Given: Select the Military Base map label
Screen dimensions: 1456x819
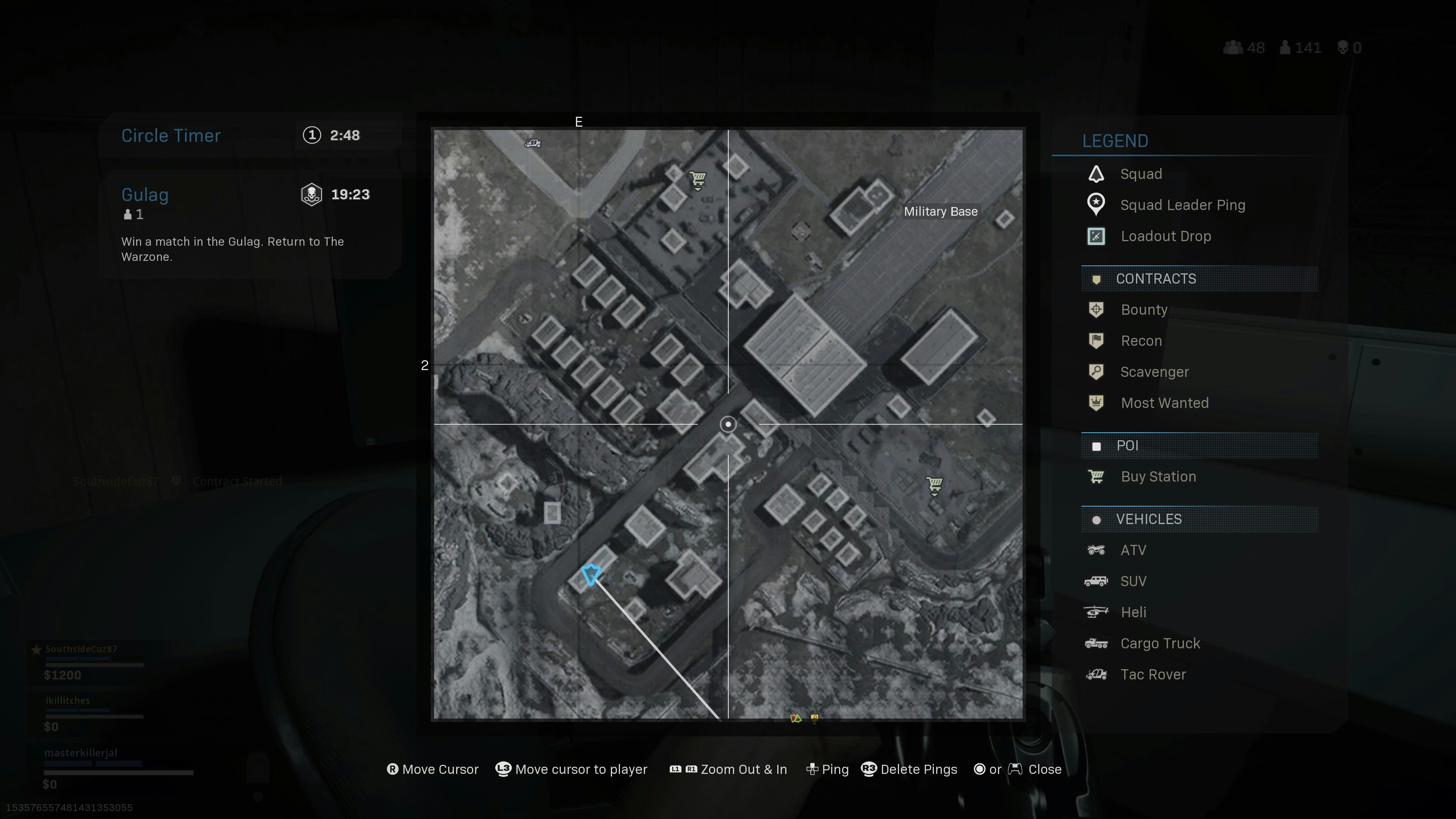Looking at the screenshot, I should point(940,212).
